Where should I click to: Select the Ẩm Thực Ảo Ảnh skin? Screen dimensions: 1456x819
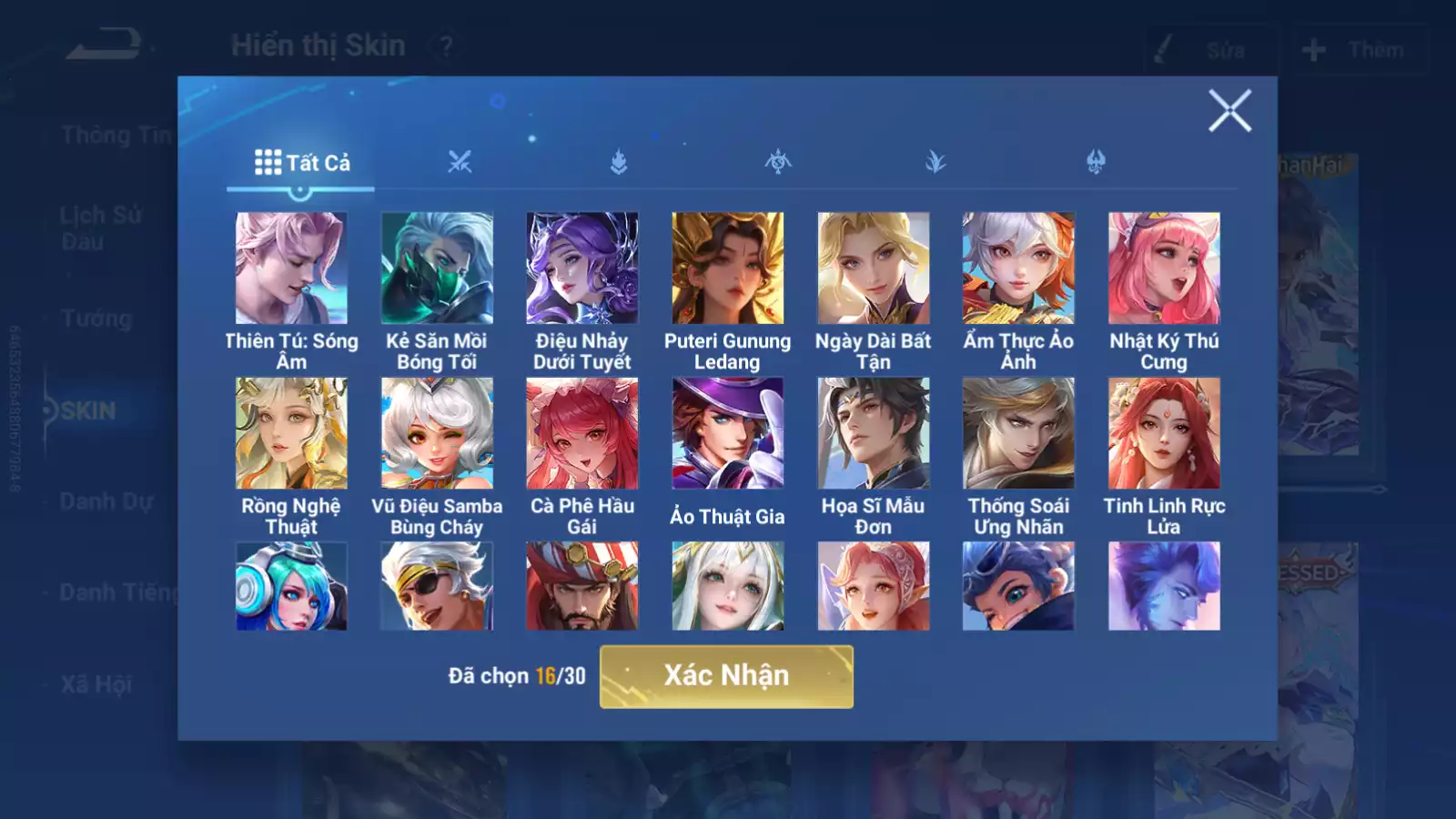[1018, 268]
